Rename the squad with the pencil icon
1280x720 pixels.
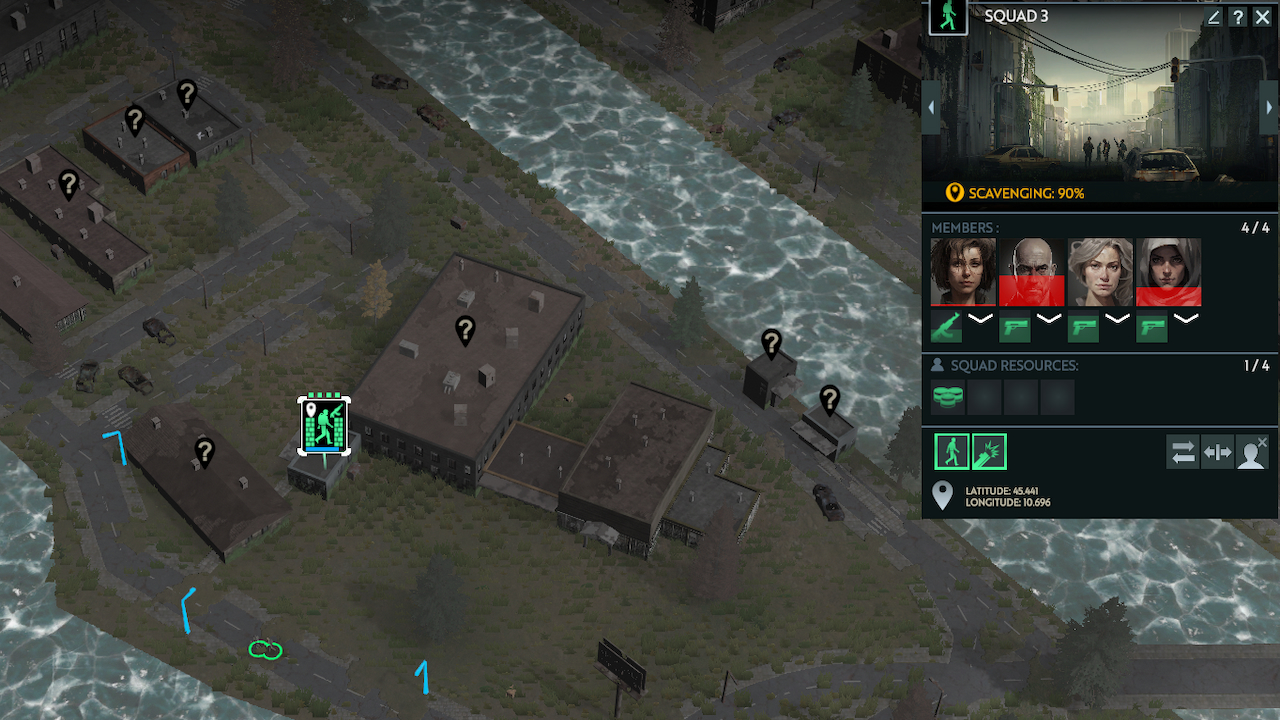coord(1214,17)
